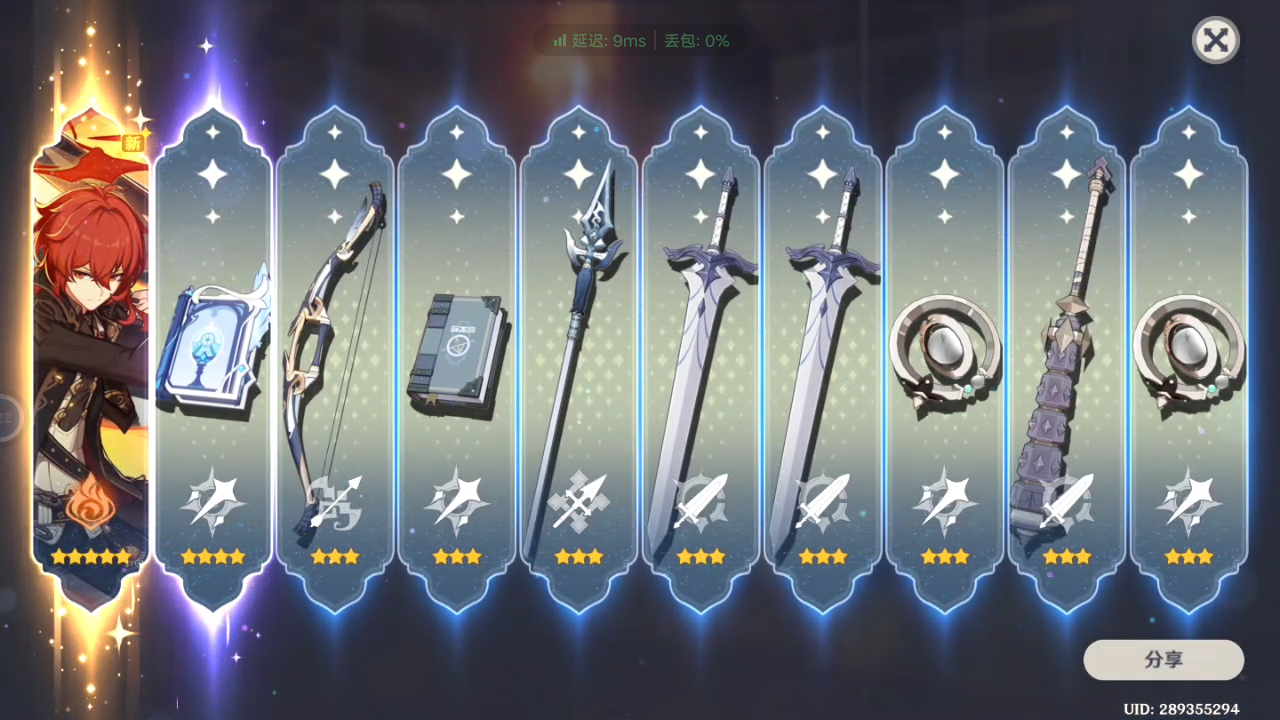Close the wish results screen via X

pos(1215,40)
